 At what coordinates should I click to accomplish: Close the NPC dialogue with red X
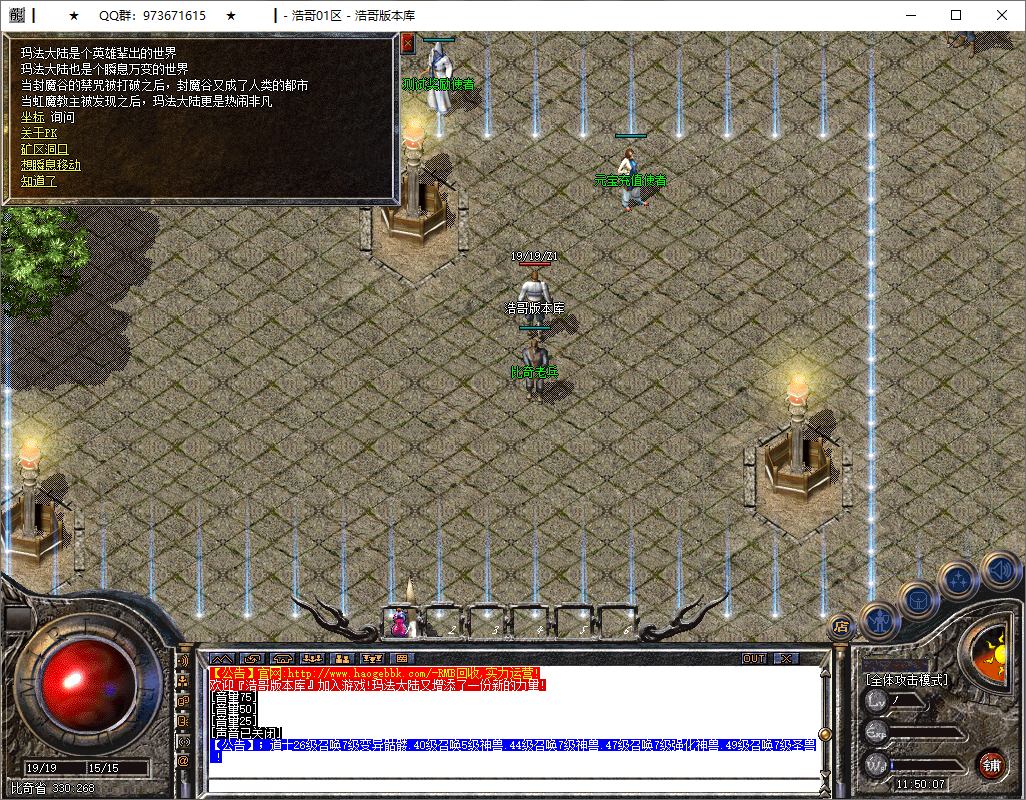(407, 43)
